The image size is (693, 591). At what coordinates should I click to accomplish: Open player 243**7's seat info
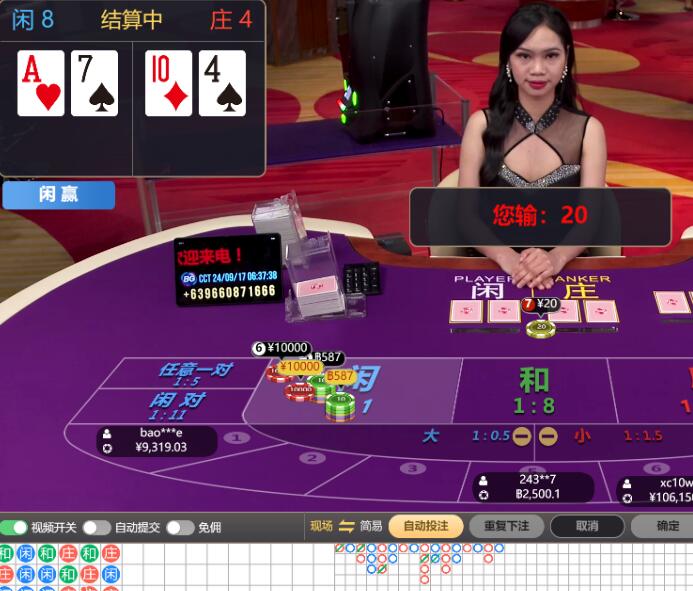(532, 486)
